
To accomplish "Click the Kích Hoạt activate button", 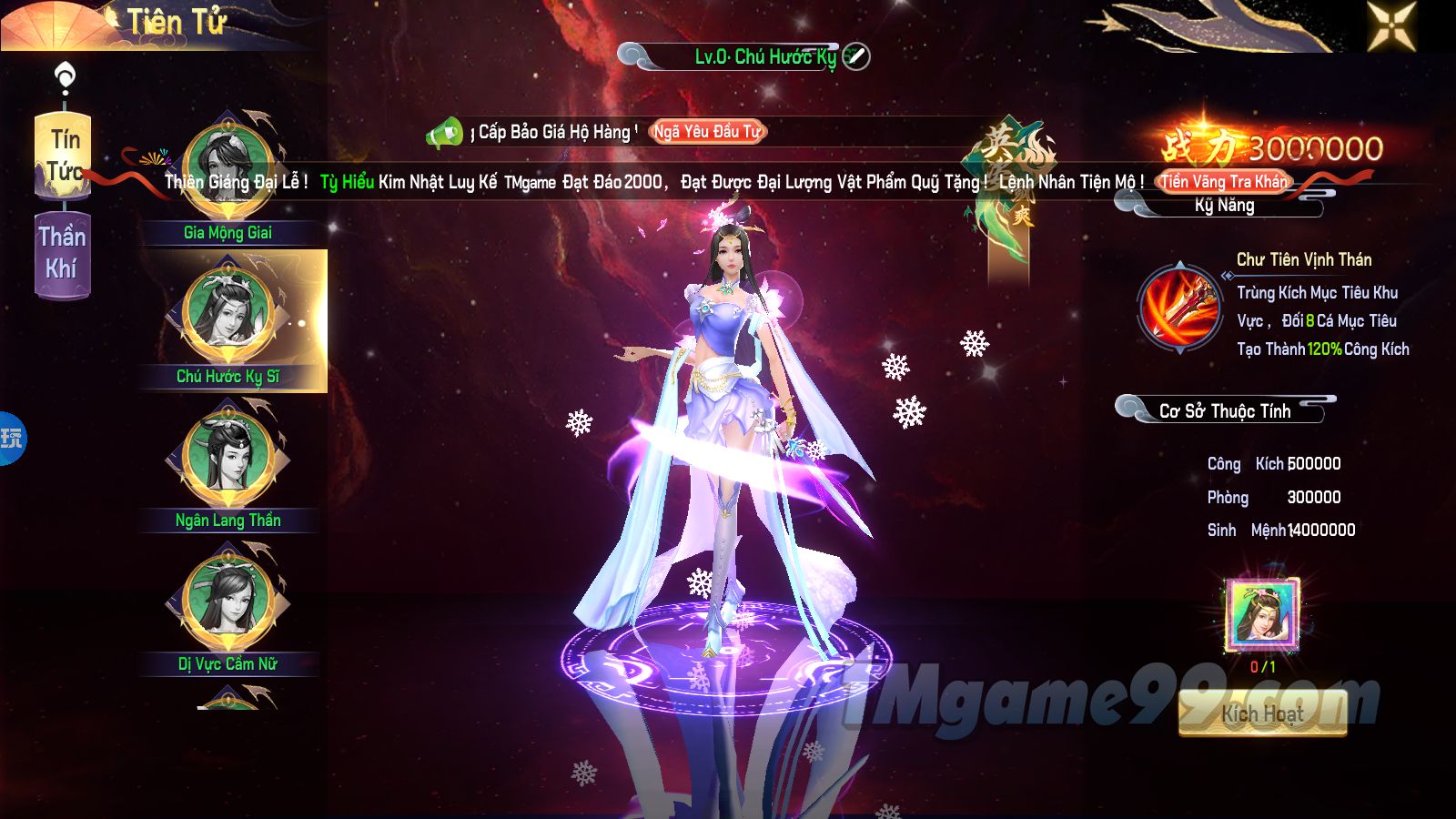I will [x=1262, y=713].
